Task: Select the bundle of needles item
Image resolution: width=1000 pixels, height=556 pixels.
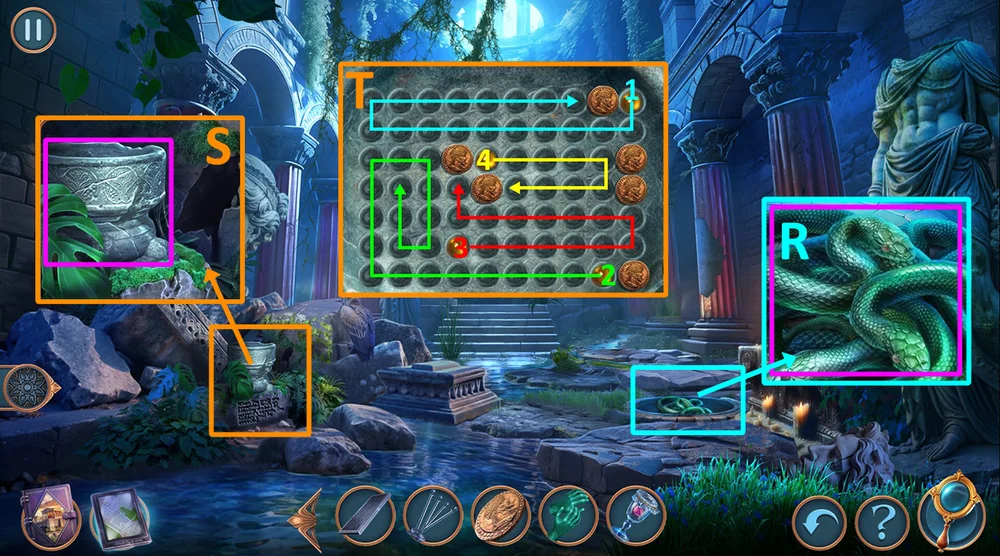Action: pos(432,516)
